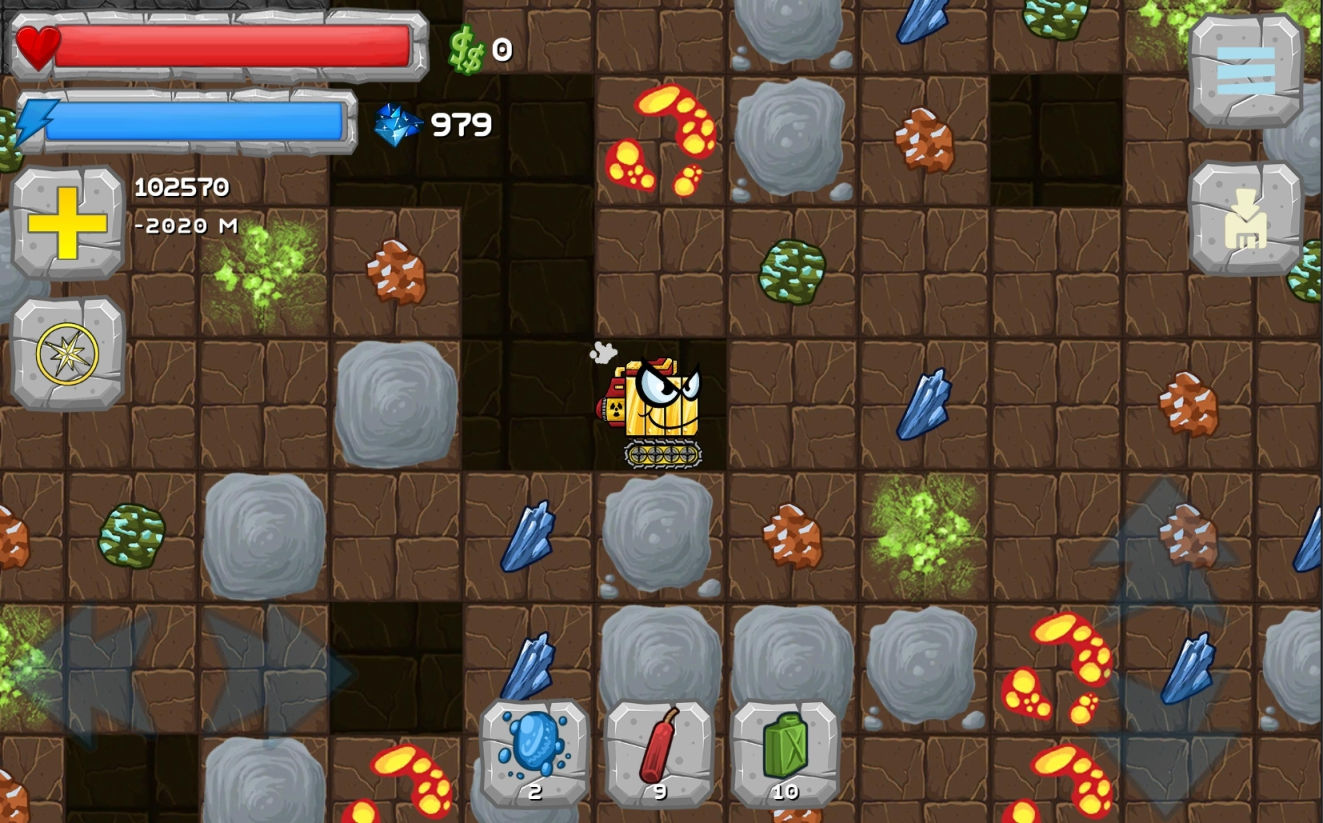The image size is (1323, 823).
Task: Open the hamburger menu button
Action: (1245, 71)
